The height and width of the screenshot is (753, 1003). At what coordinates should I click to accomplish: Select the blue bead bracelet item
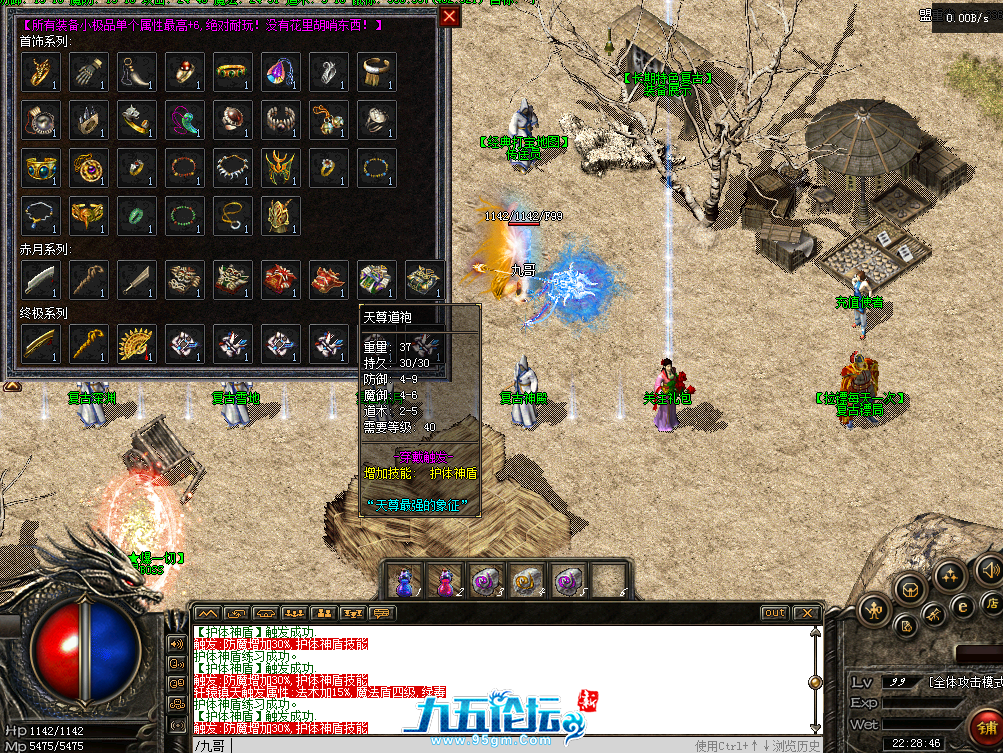click(377, 168)
